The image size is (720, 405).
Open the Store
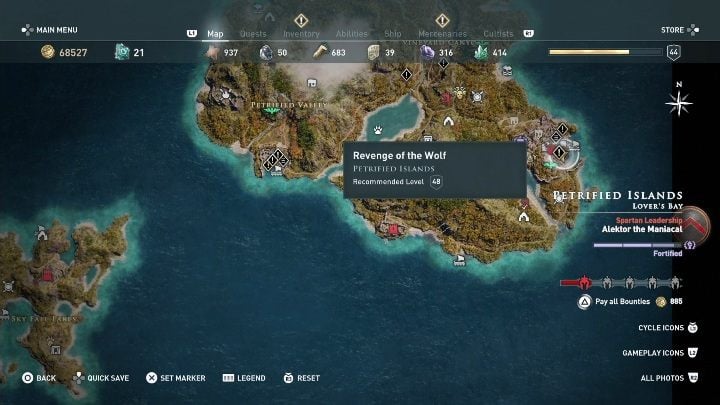point(678,30)
